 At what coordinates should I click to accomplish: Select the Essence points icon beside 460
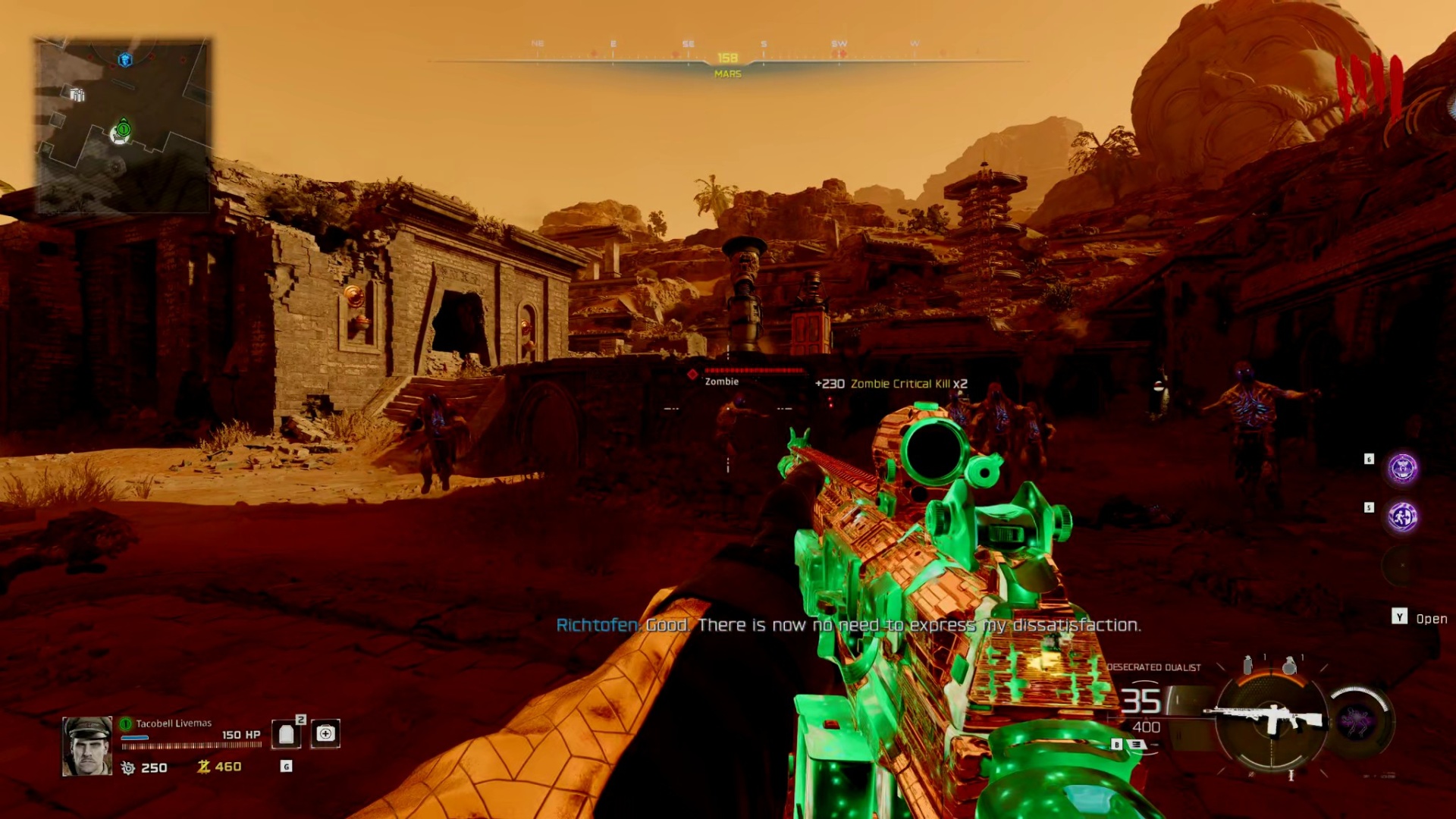point(202,767)
